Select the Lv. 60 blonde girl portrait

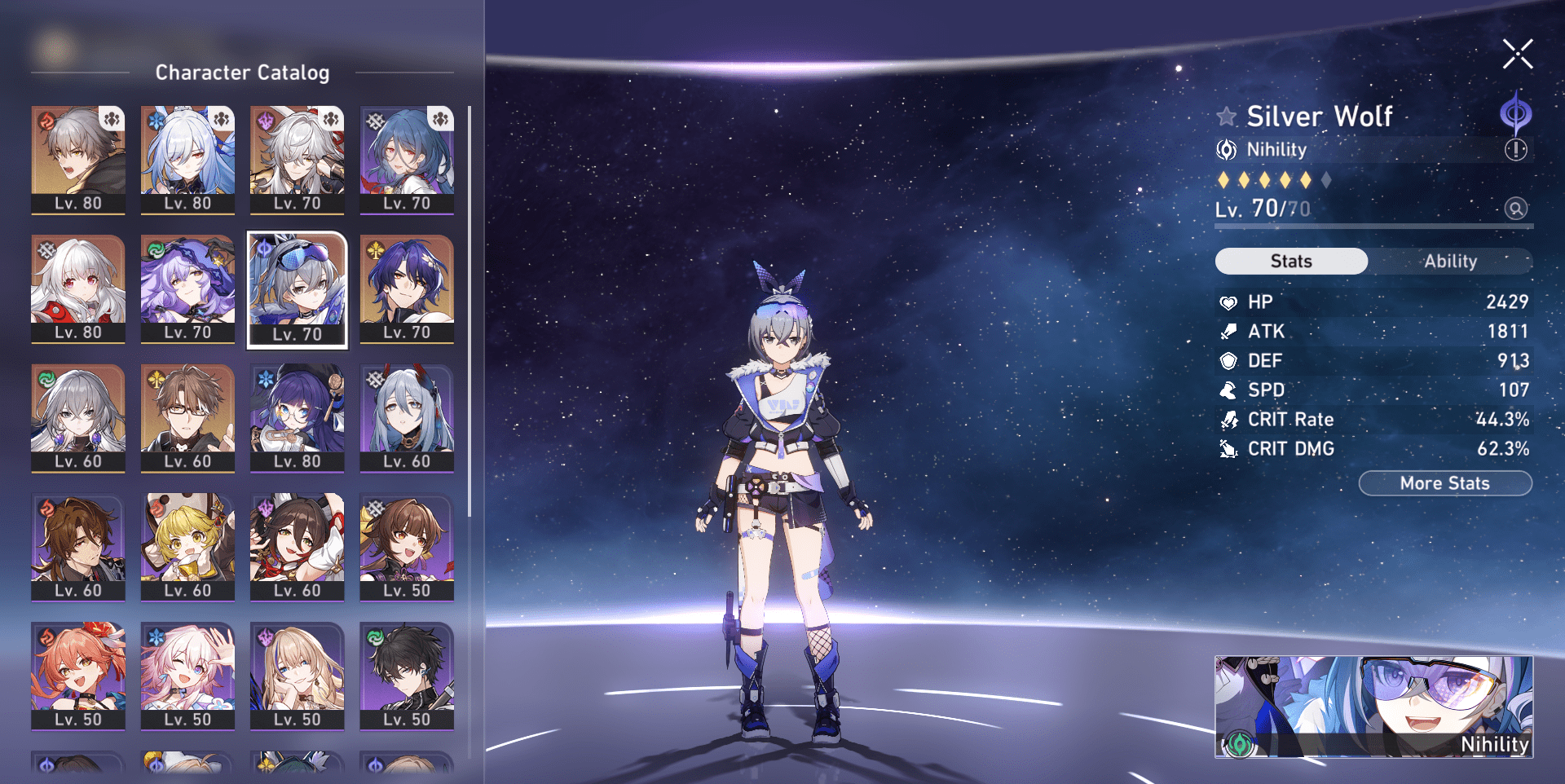[187, 547]
